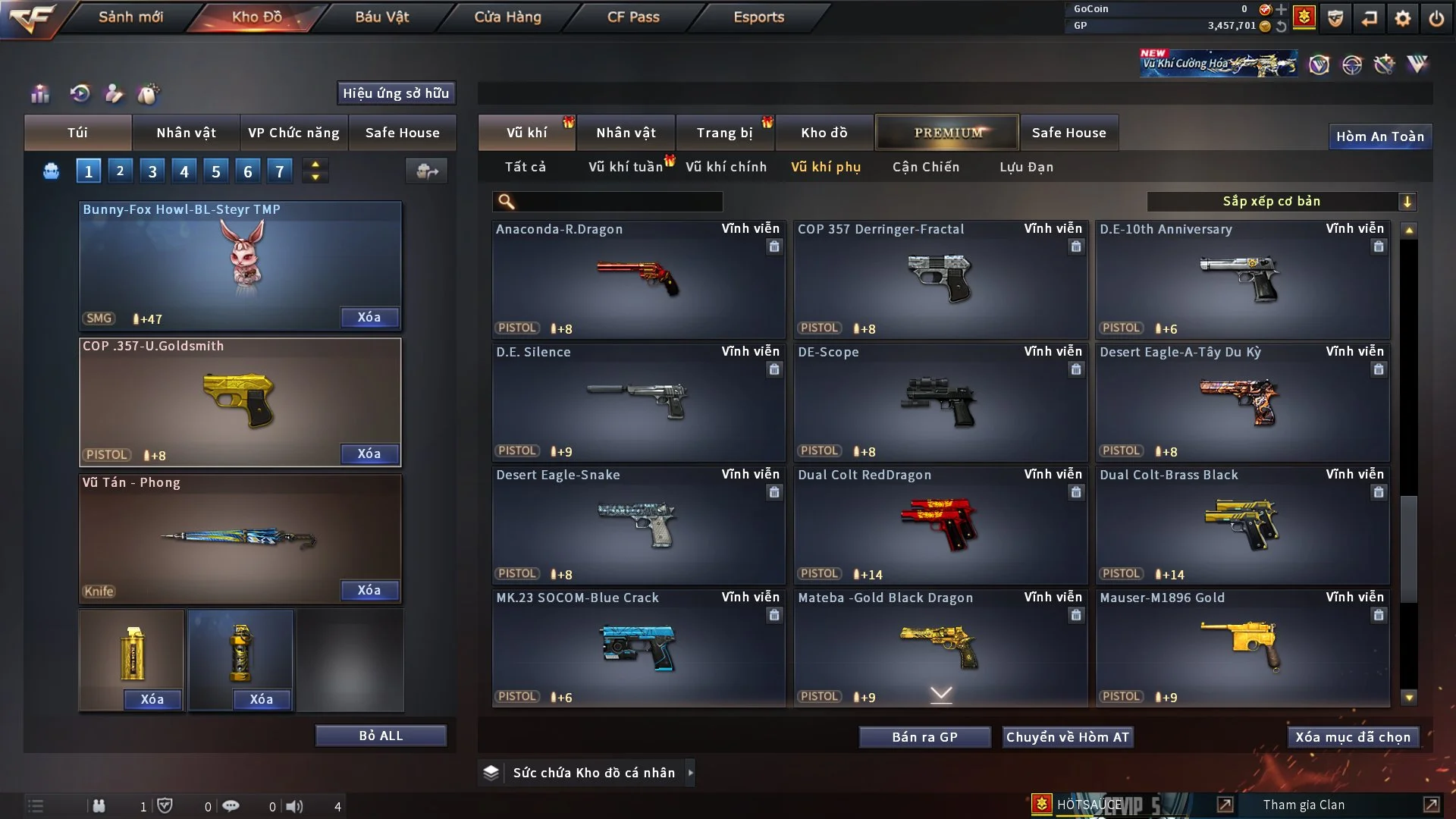1456x819 pixels.
Task: Open the Hòm An Toàn safe box
Action: (x=1379, y=136)
